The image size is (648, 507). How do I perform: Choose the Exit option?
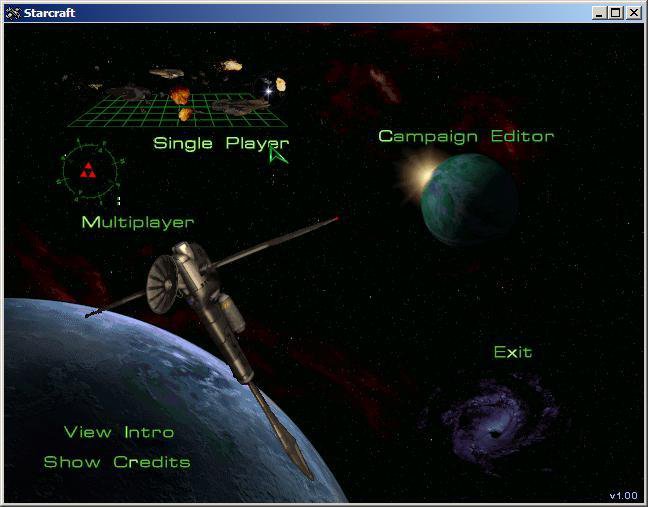click(x=512, y=352)
